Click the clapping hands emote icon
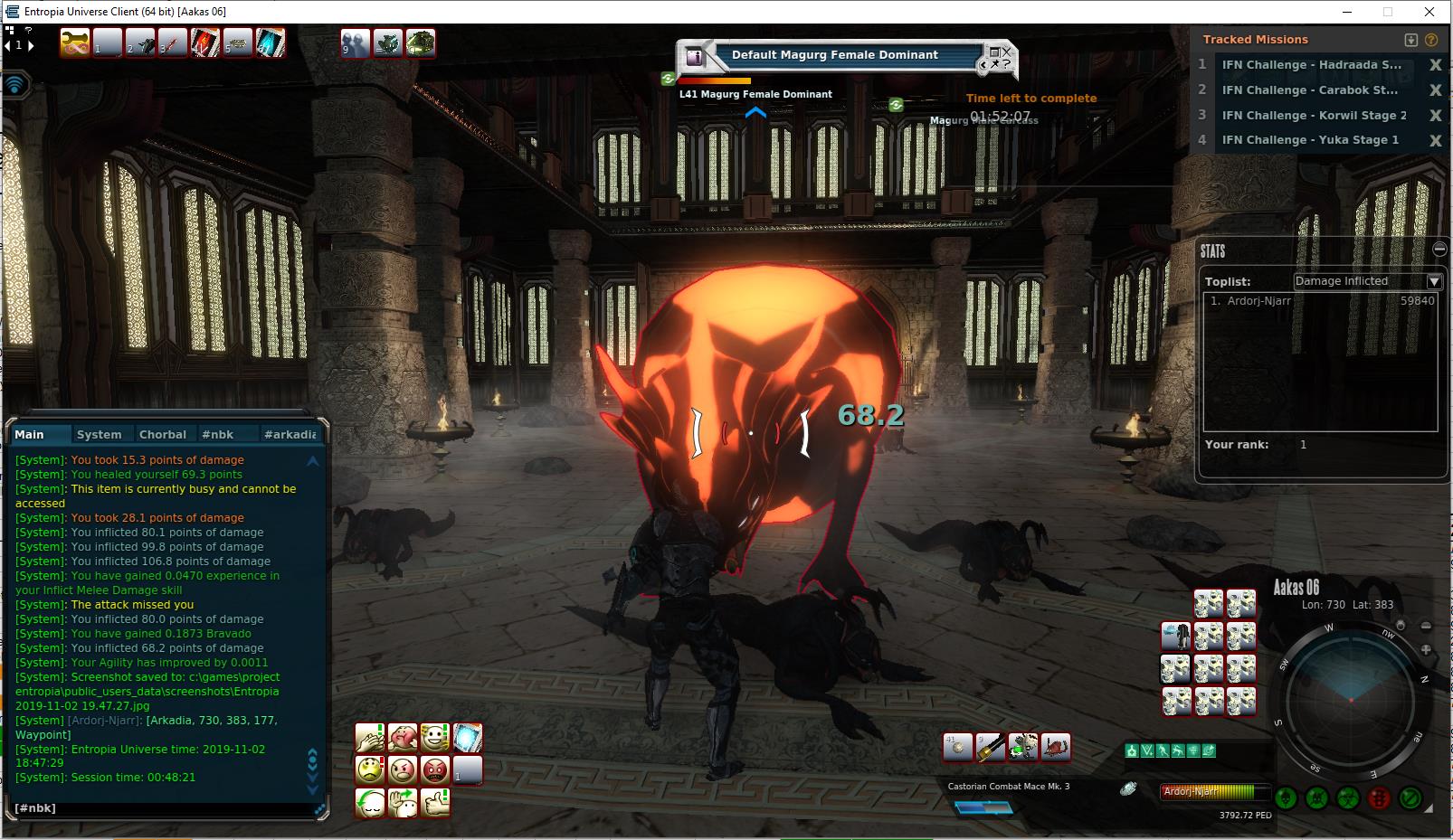 coord(370,738)
